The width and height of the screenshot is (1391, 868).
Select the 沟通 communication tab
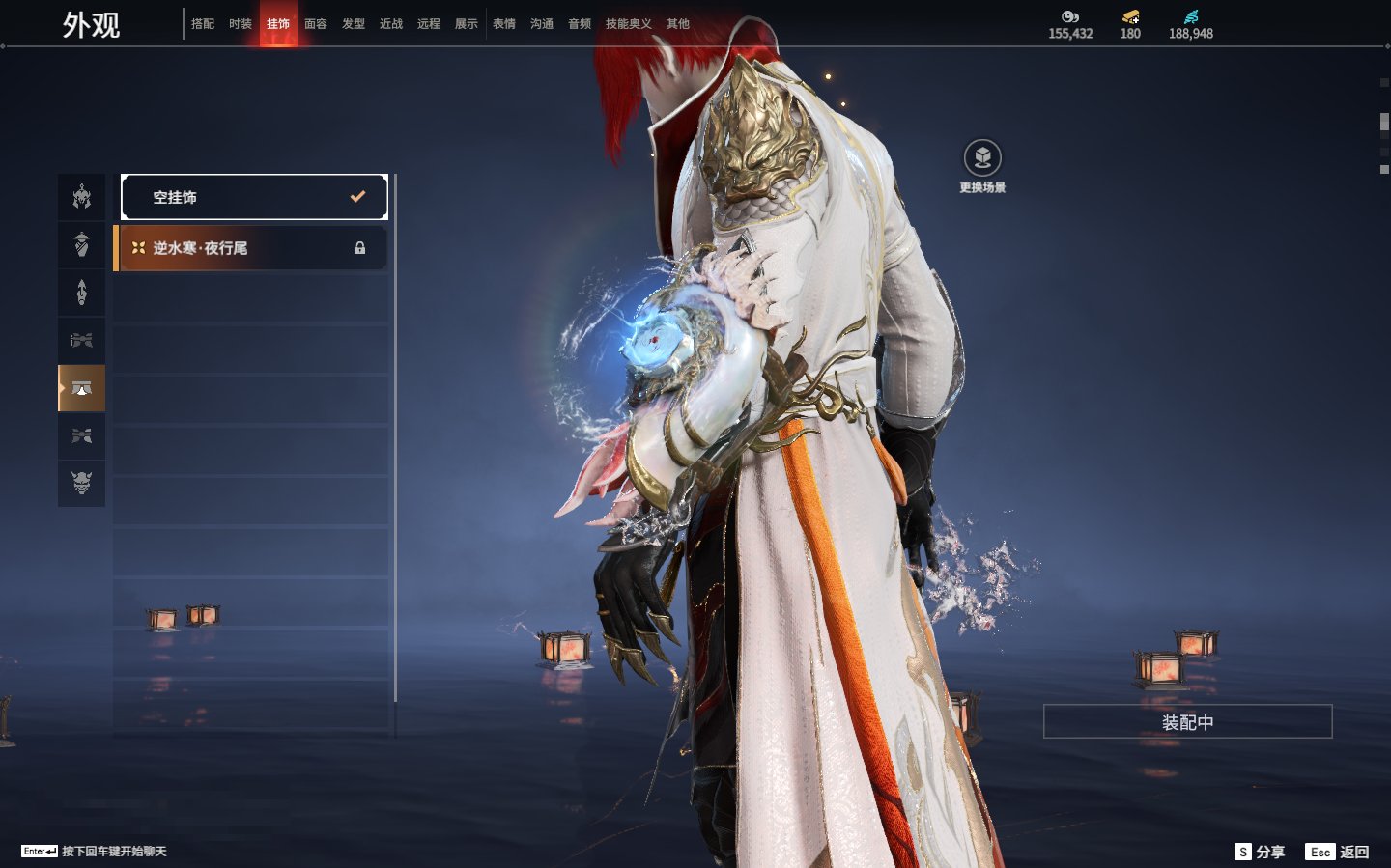(x=542, y=24)
